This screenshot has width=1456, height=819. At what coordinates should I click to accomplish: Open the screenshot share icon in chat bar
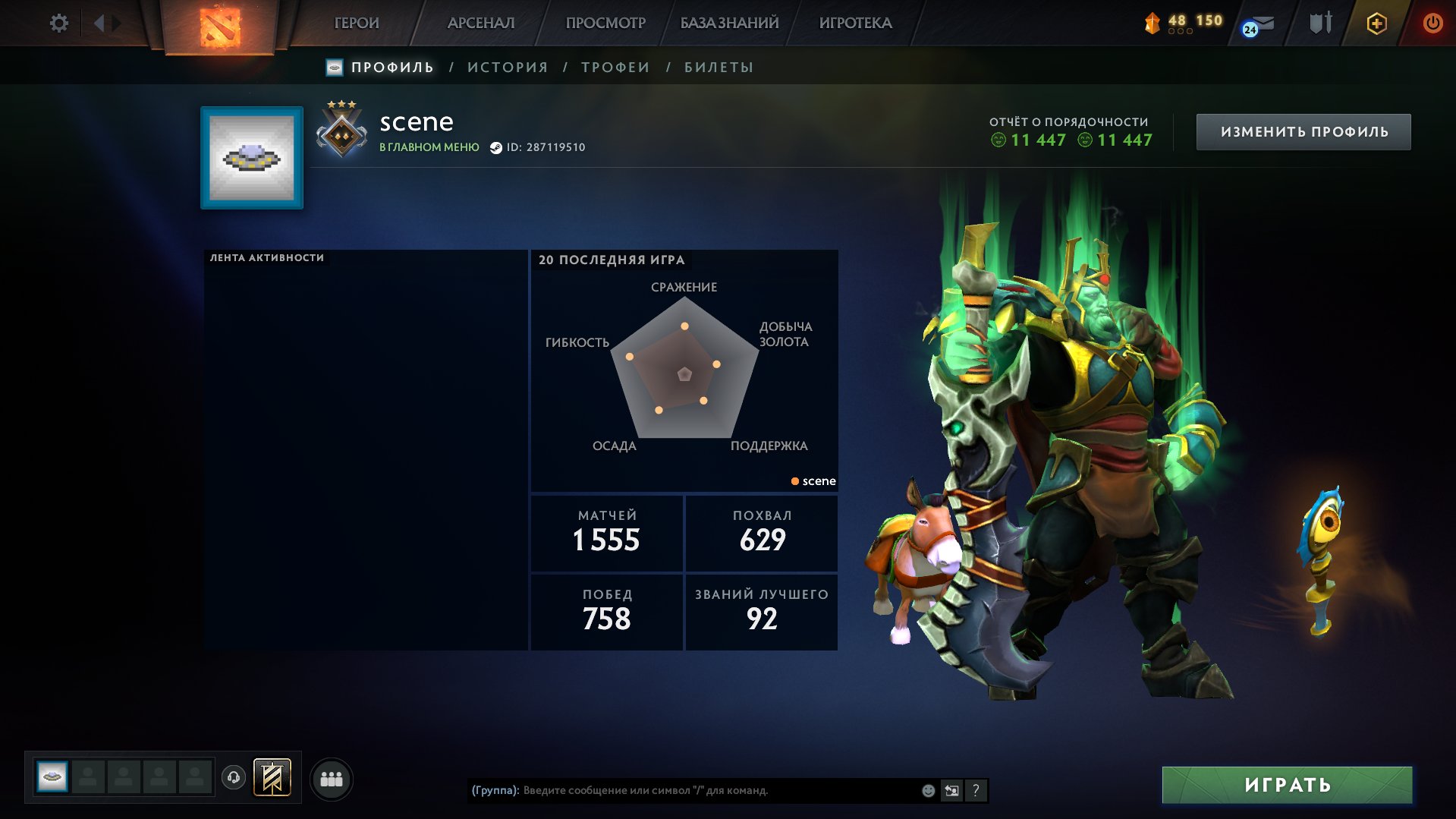[x=951, y=790]
